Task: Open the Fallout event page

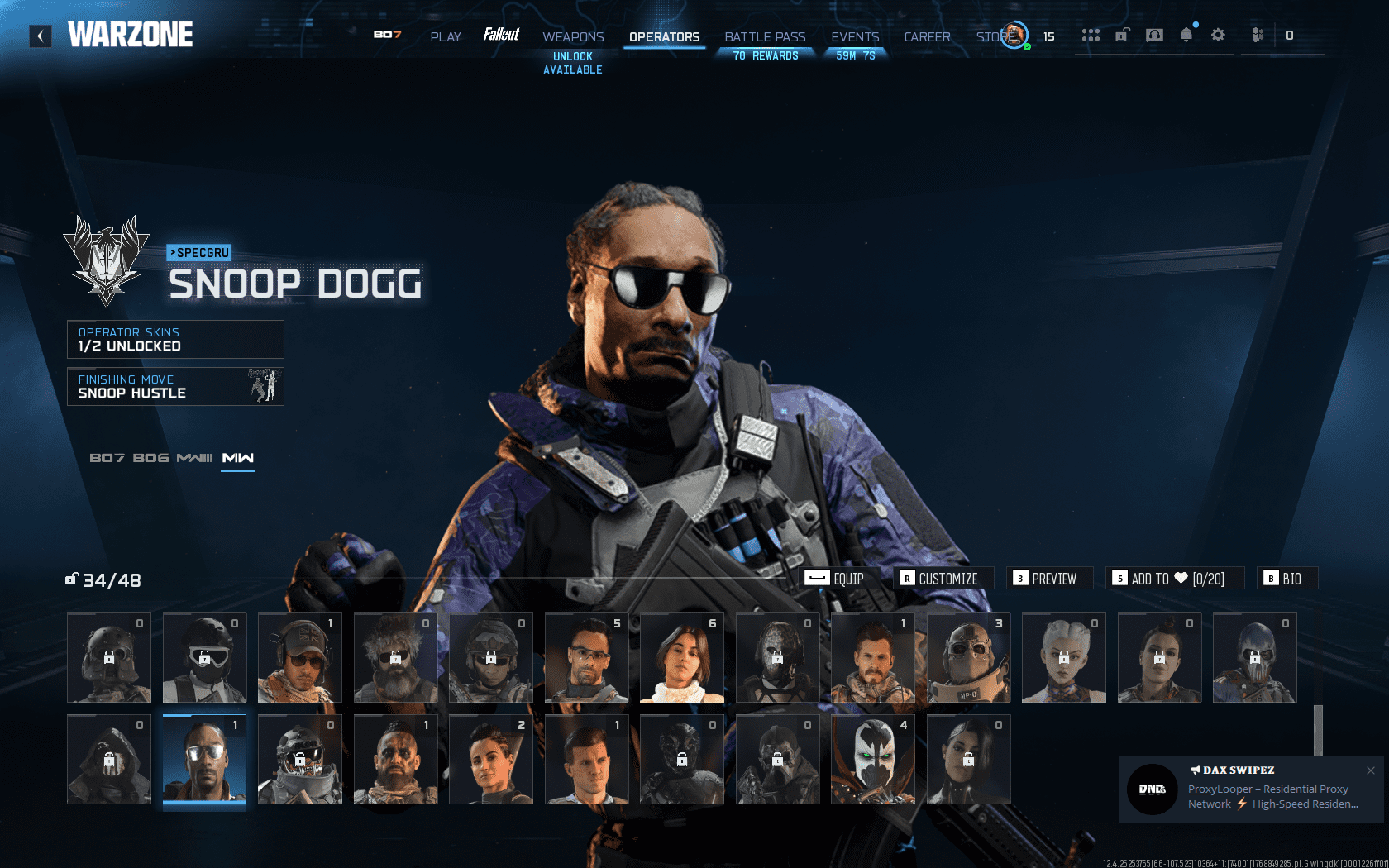Action: click(x=501, y=36)
